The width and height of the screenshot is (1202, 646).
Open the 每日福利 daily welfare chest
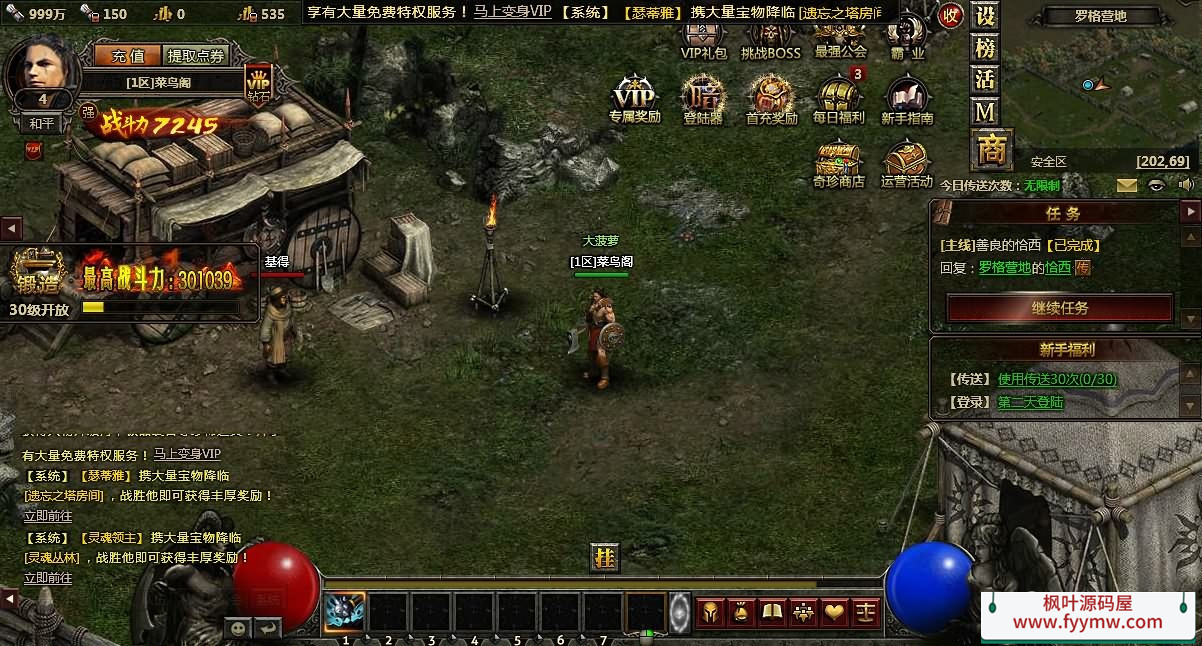838,98
